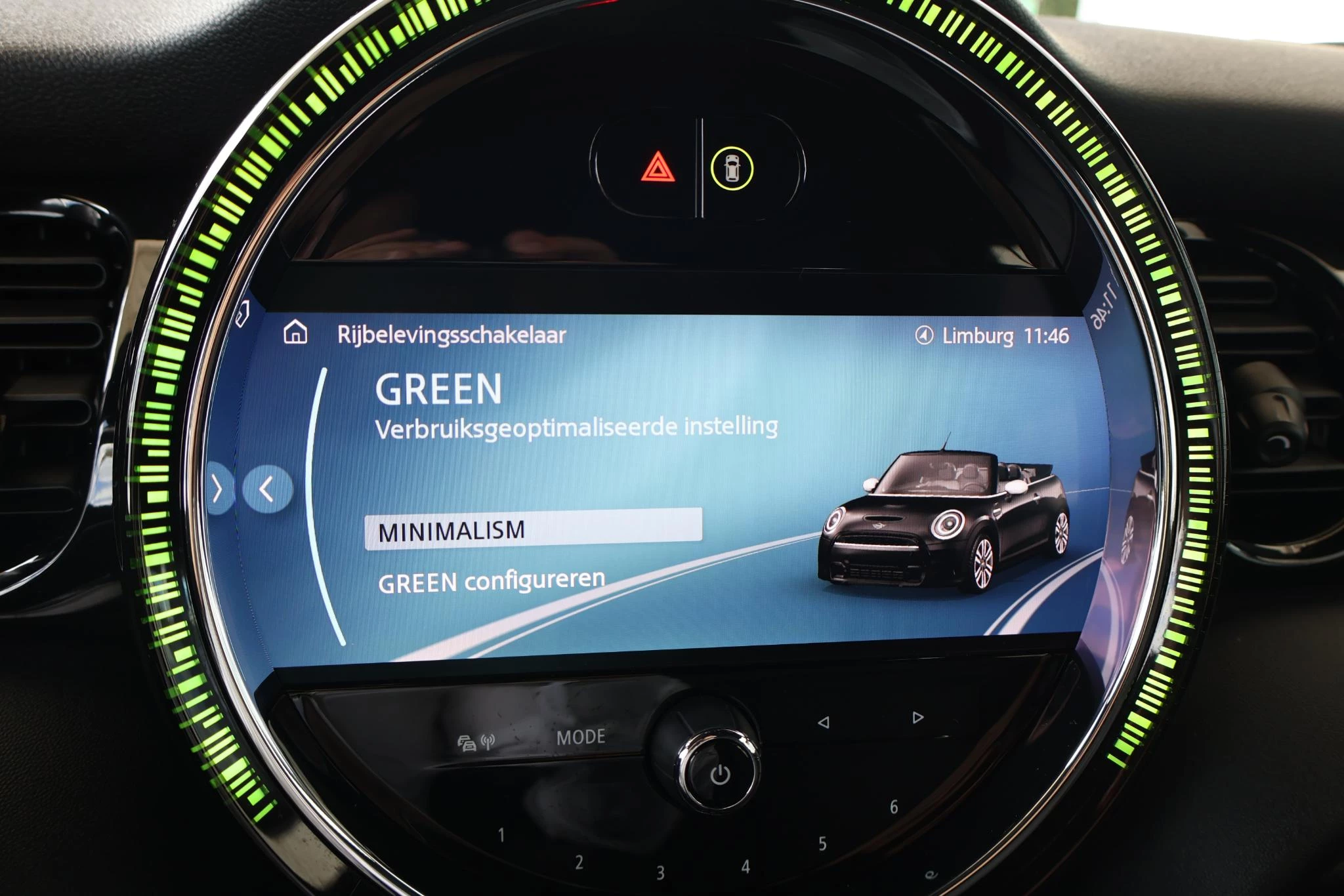Image resolution: width=1344 pixels, height=896 pixels.
Task: Skip to next track arrow
Action: [x=917, y=718]
